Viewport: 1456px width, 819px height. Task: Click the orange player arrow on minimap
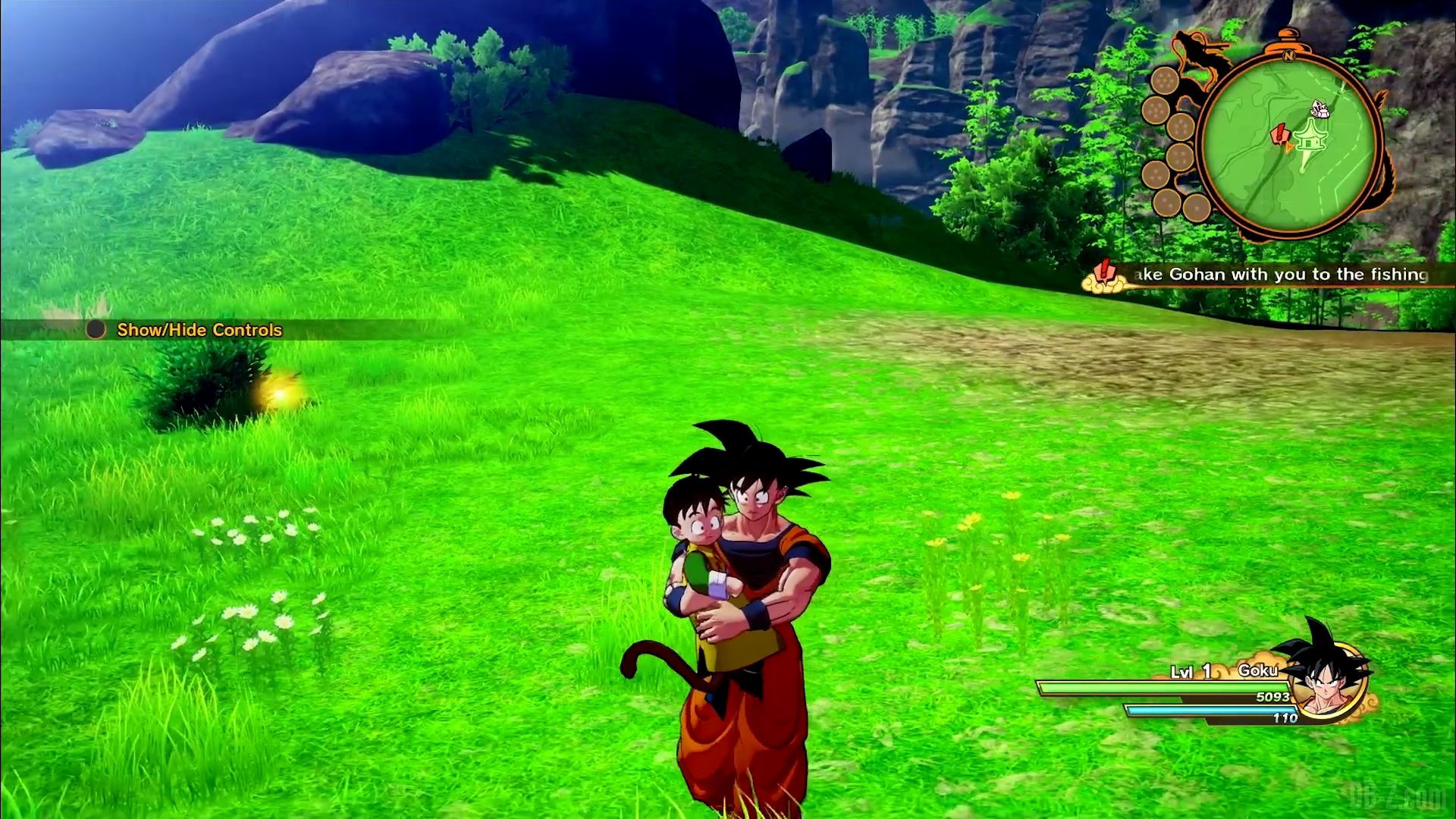click(x=1289, y=148)
